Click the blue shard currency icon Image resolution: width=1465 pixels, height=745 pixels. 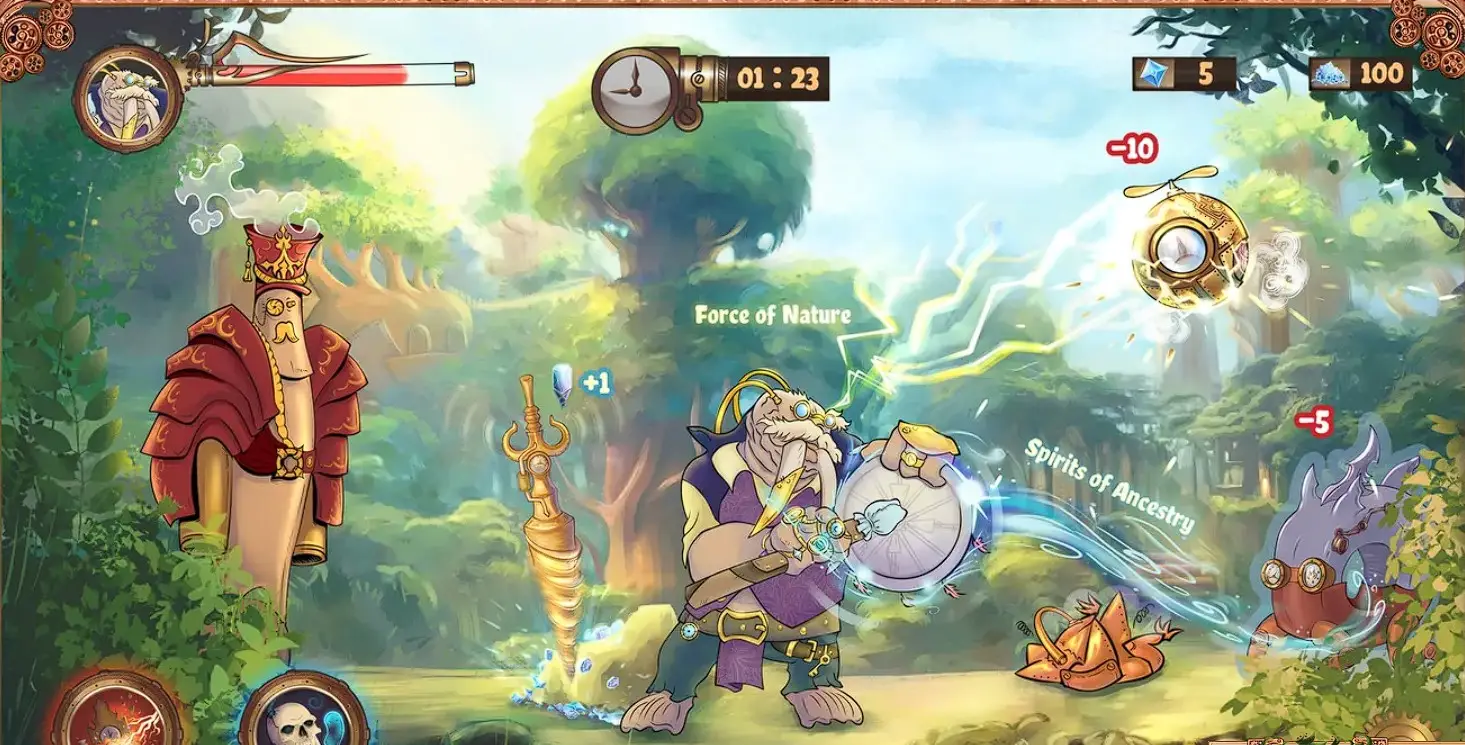[1155, 73]
